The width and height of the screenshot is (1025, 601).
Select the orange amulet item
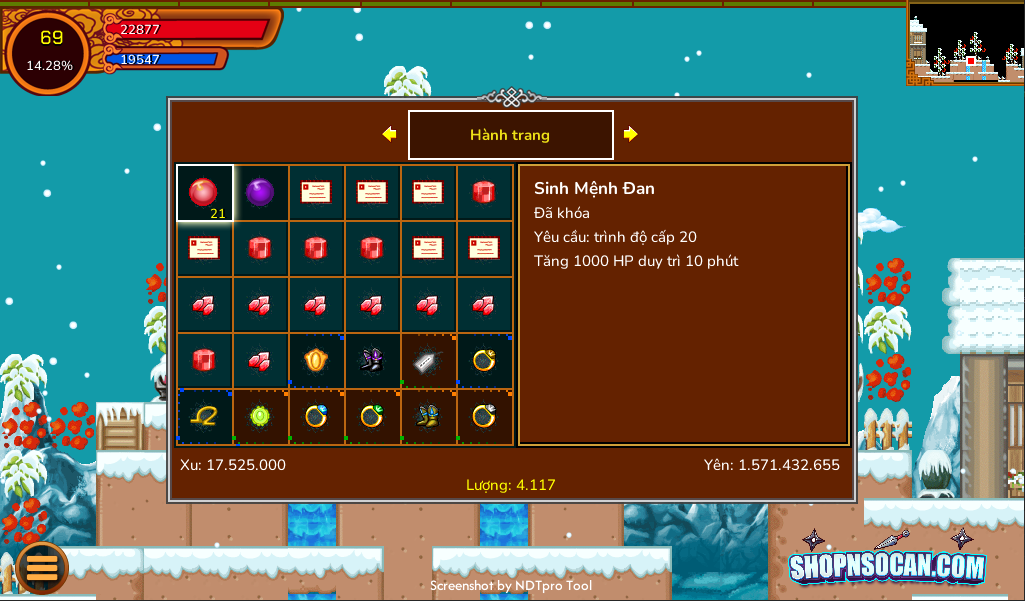(x=316, y=360)
